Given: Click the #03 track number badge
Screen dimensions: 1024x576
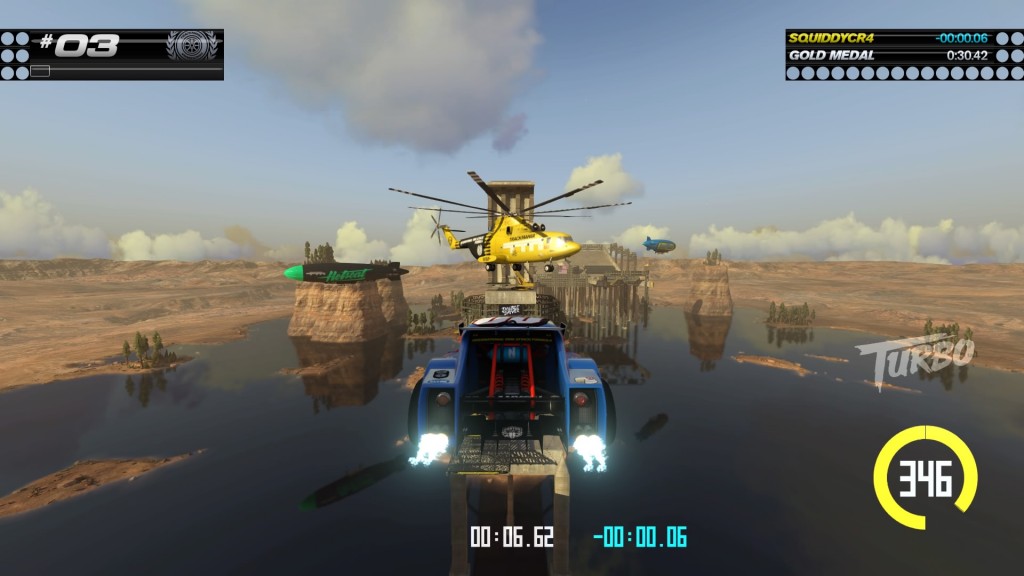Looking at the screenshot, I should point(80,45).
